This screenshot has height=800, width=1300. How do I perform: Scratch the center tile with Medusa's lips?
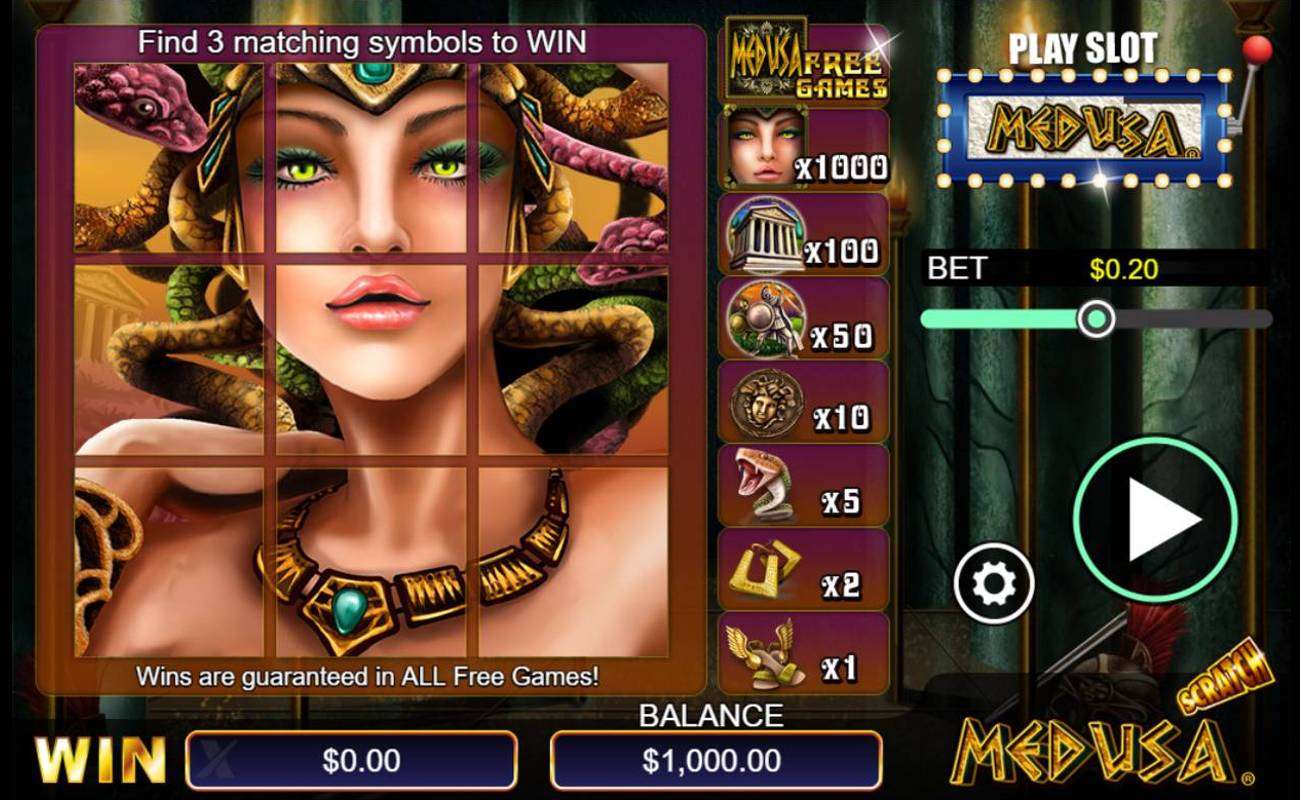pos(370,360)
